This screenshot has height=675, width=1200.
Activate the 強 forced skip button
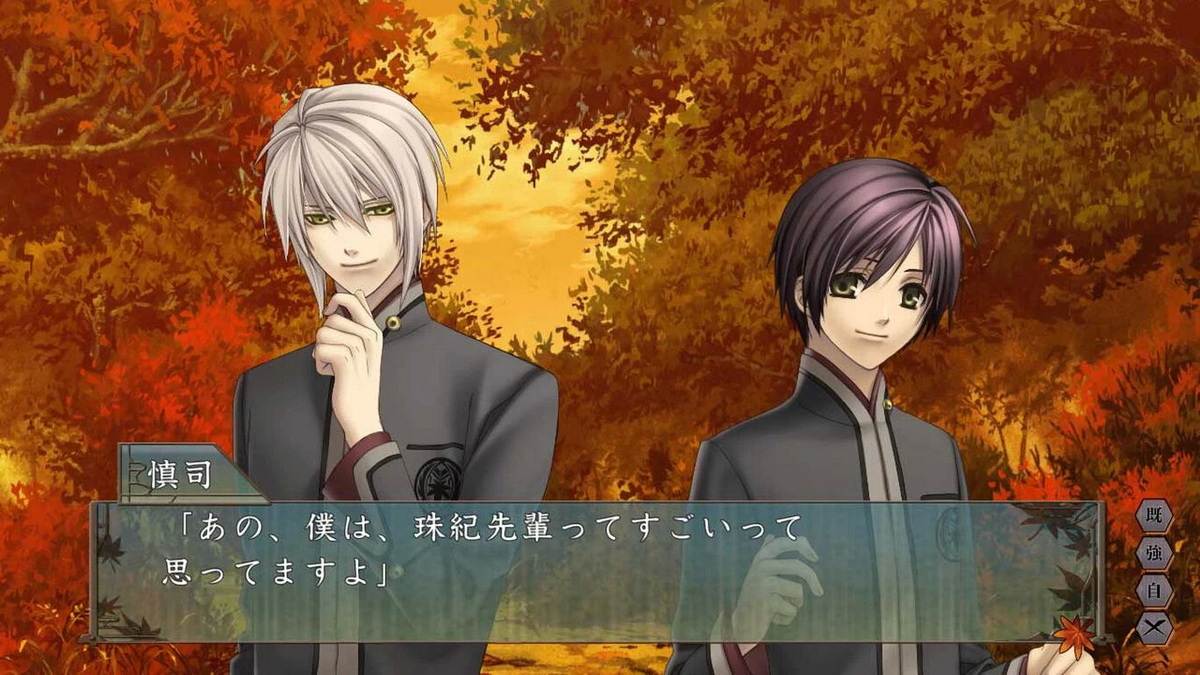tap(1153, 554)
